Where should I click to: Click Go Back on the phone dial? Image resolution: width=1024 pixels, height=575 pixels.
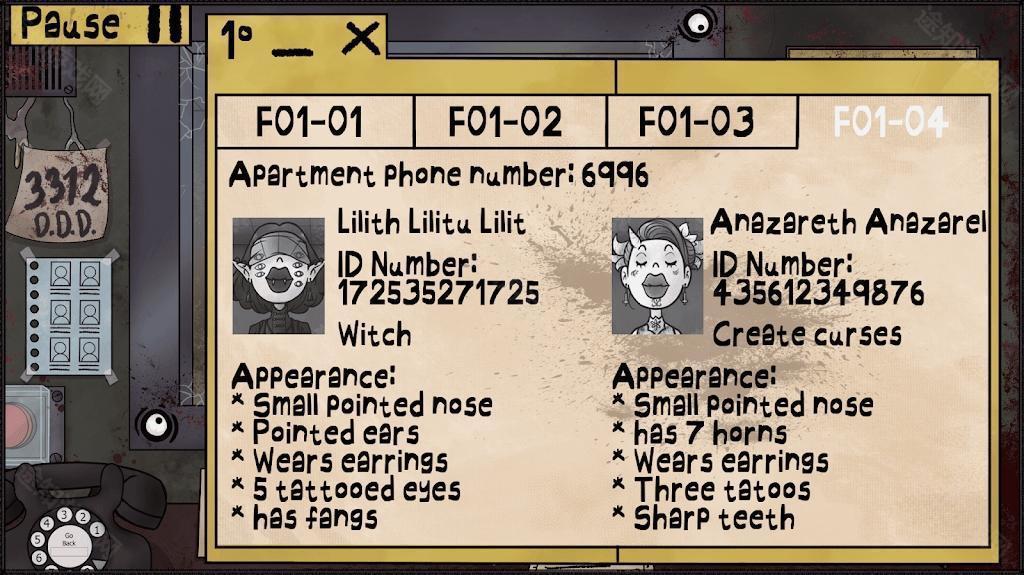coord(70,540)
